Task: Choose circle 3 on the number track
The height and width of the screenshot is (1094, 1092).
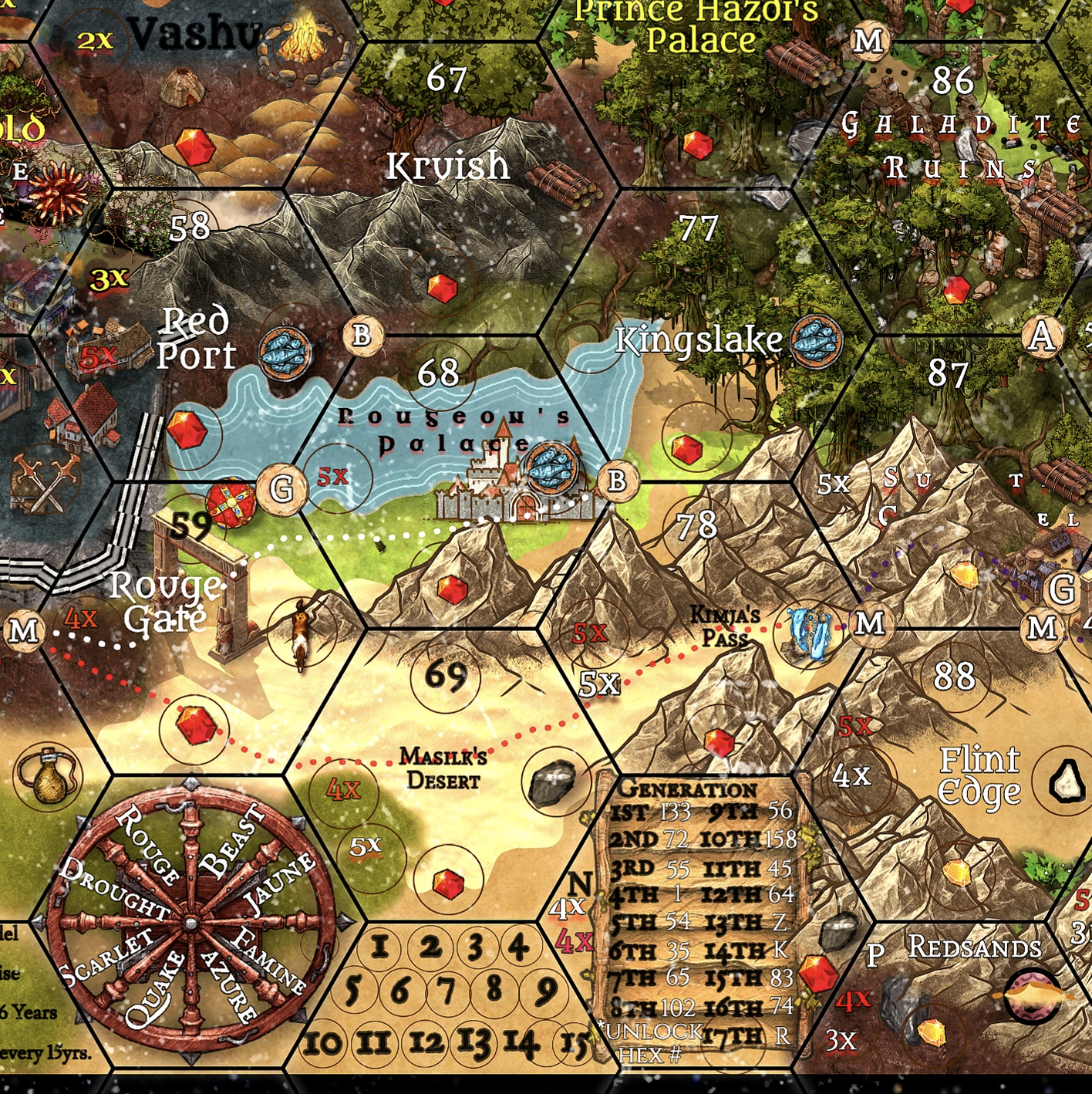Action: click(476, 947)
